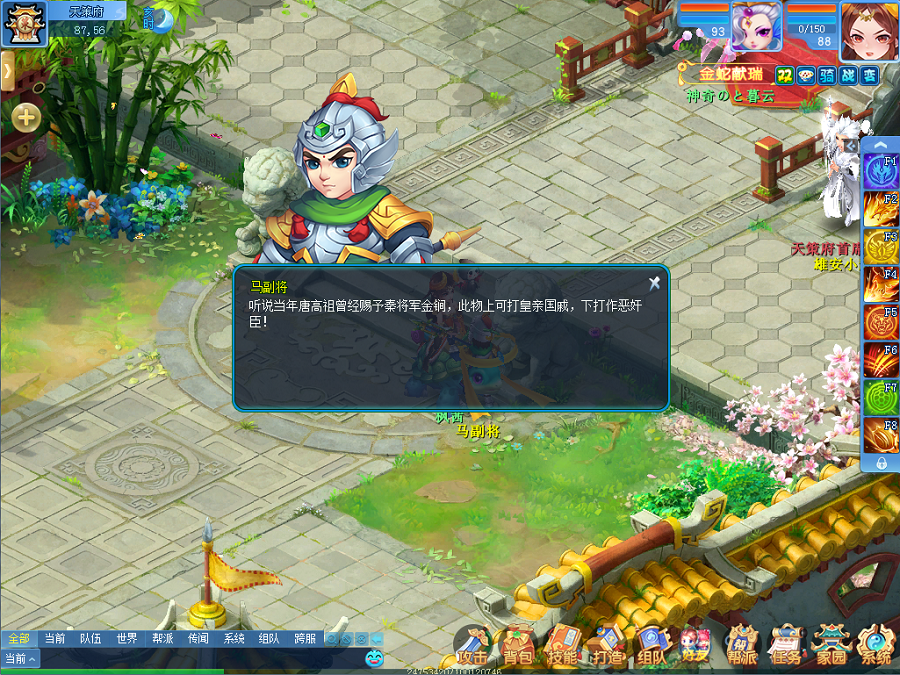Select the 攻击 attack button
Viewport: 900px width, 675px height.
point(473,646)
